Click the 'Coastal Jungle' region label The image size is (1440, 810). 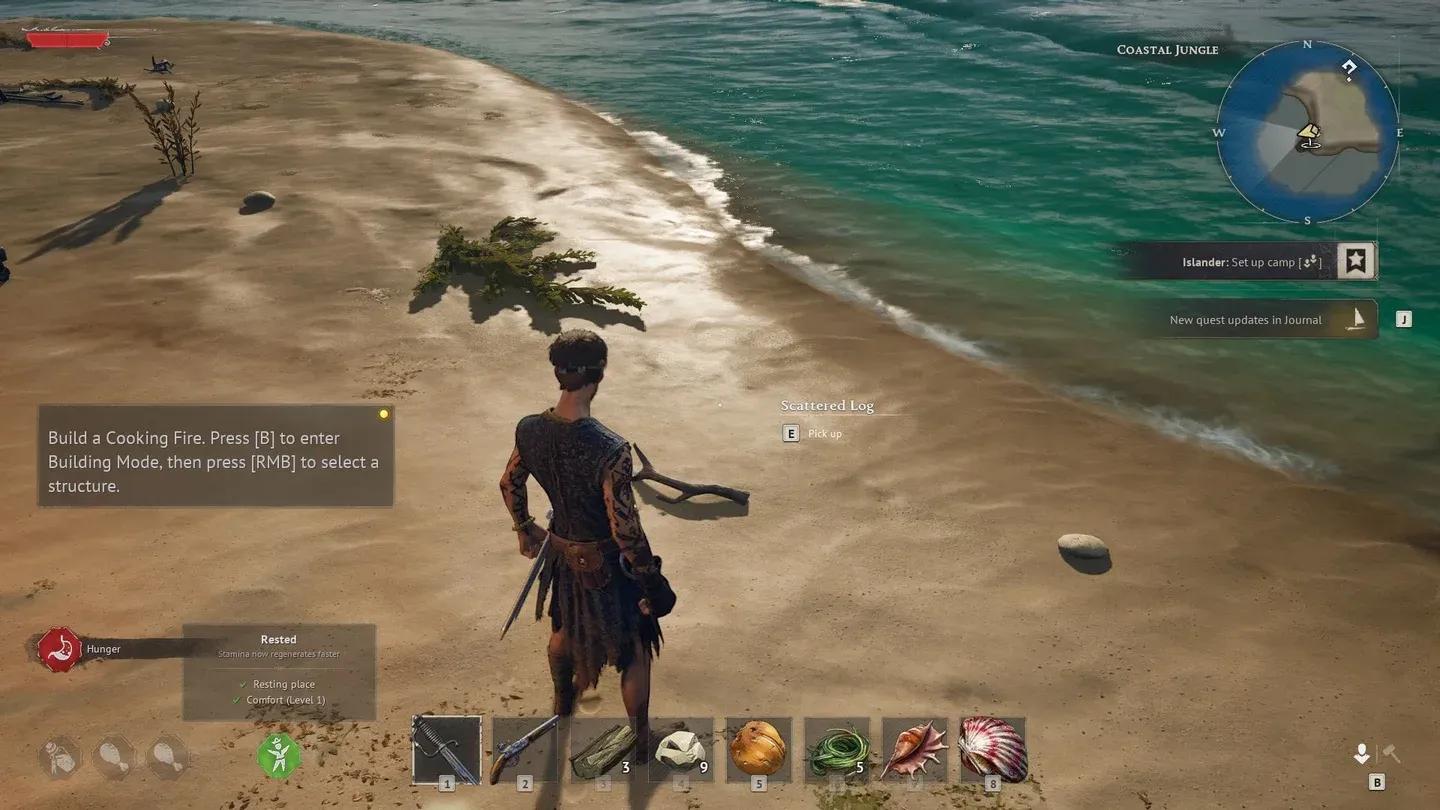coord(1167,49)
